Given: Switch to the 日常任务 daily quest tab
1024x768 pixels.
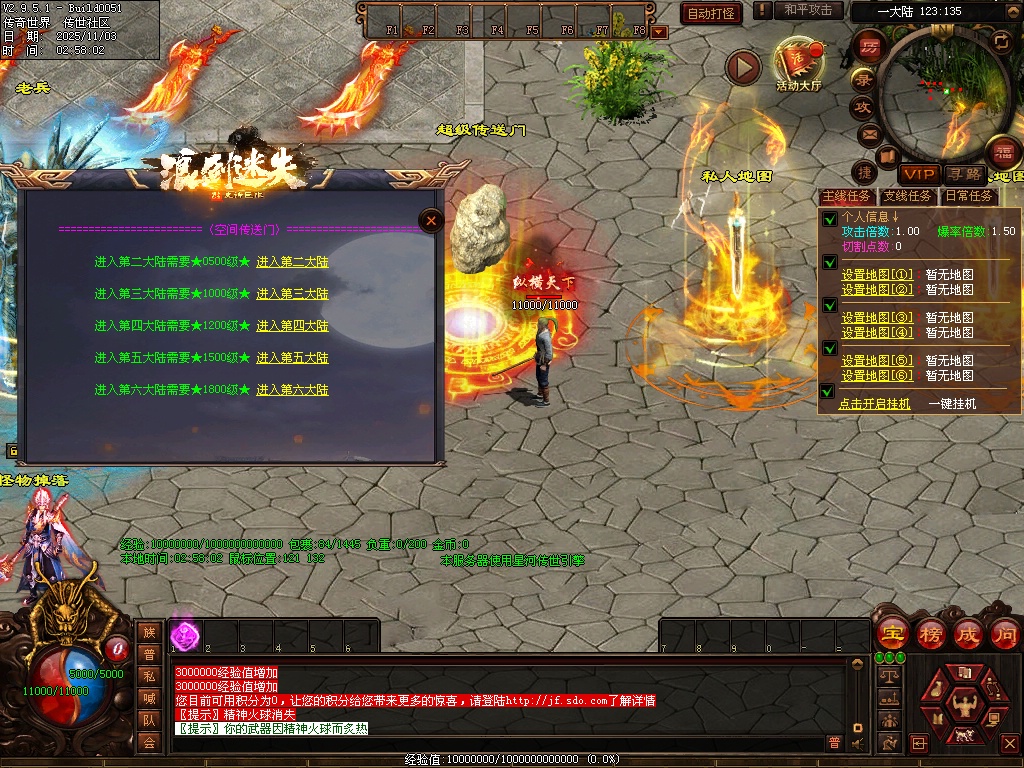Looking at the screenshot, I should pyautogui.click(x=969, y=196).
